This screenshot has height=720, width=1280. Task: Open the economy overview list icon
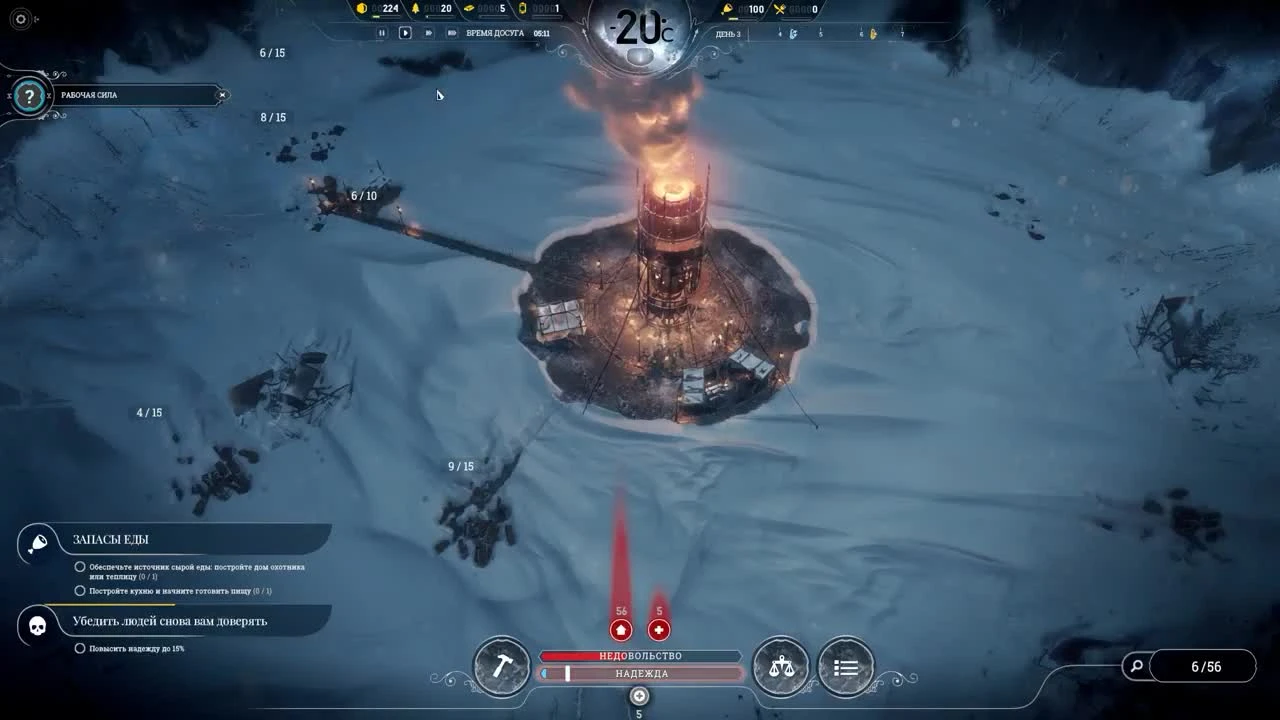[x=846, y=665]
